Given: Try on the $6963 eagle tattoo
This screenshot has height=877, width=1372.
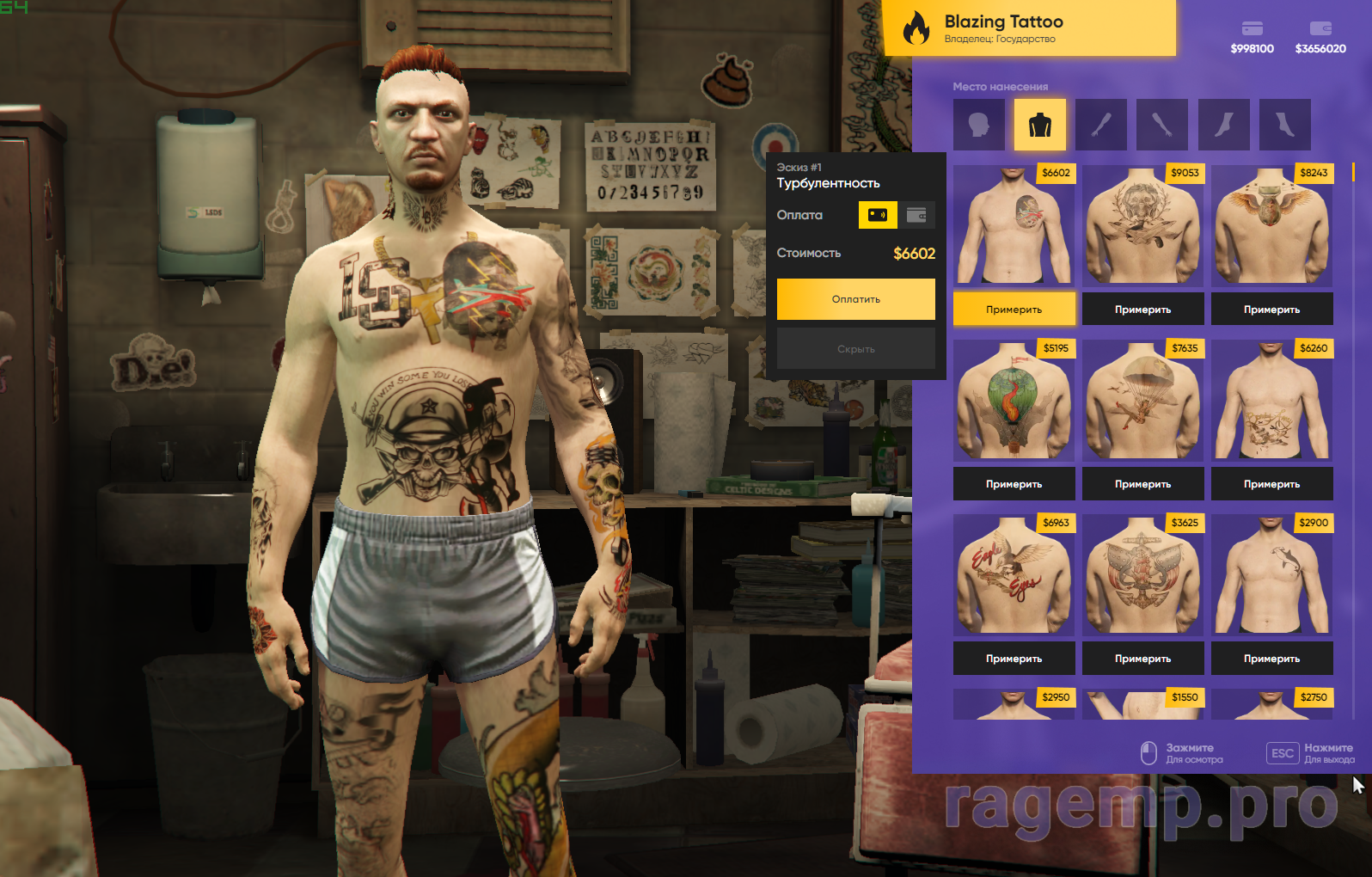Looking at the screenshot, I should (x=1014, y=659).
